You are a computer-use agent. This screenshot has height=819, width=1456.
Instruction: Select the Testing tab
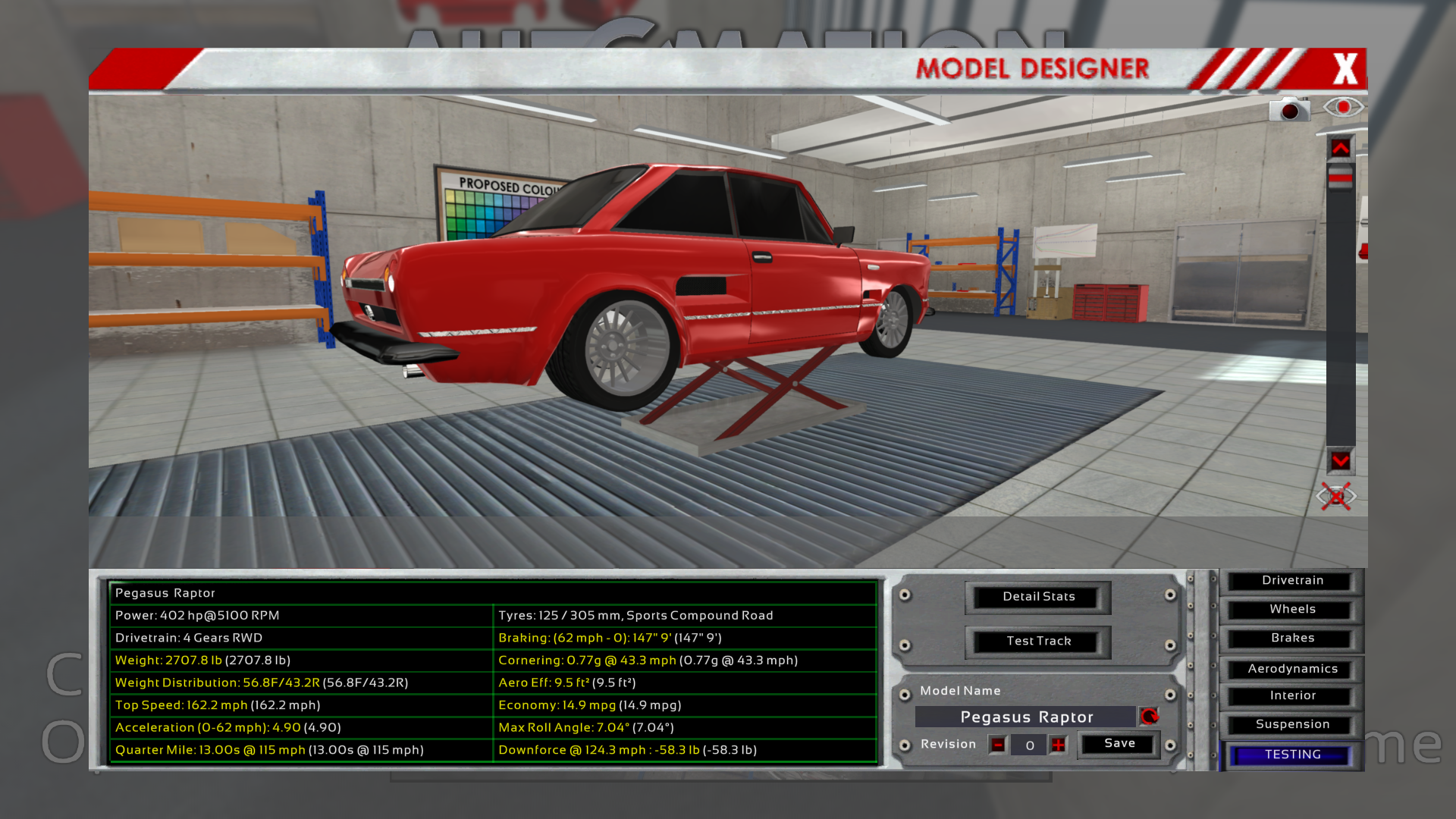tap(1292, 755)
